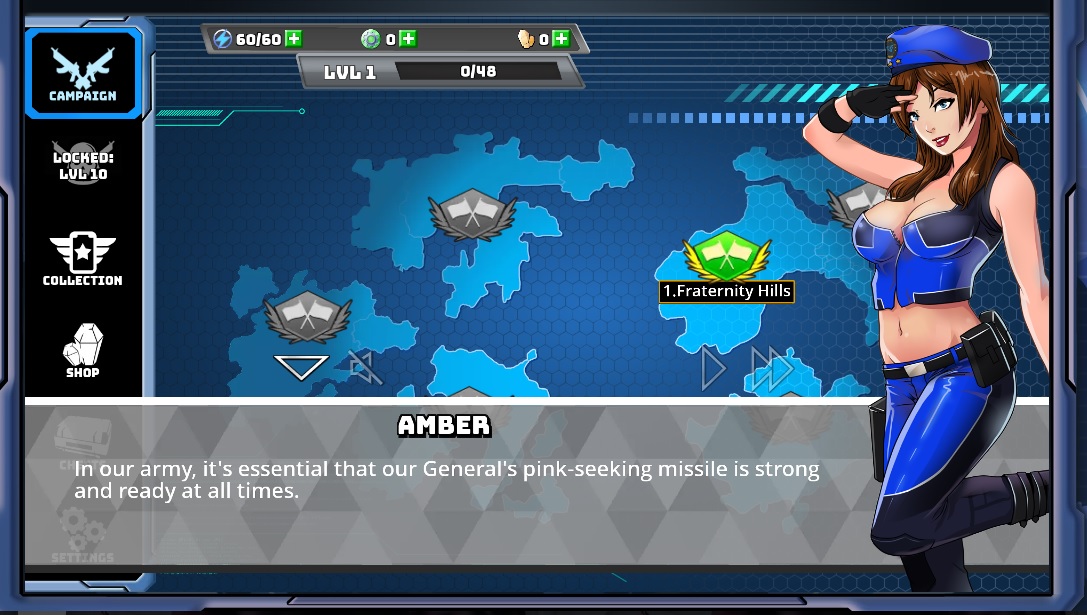Open the Campaign menu
Viewport: 1087px width, 615px height.
pos(83,73)
